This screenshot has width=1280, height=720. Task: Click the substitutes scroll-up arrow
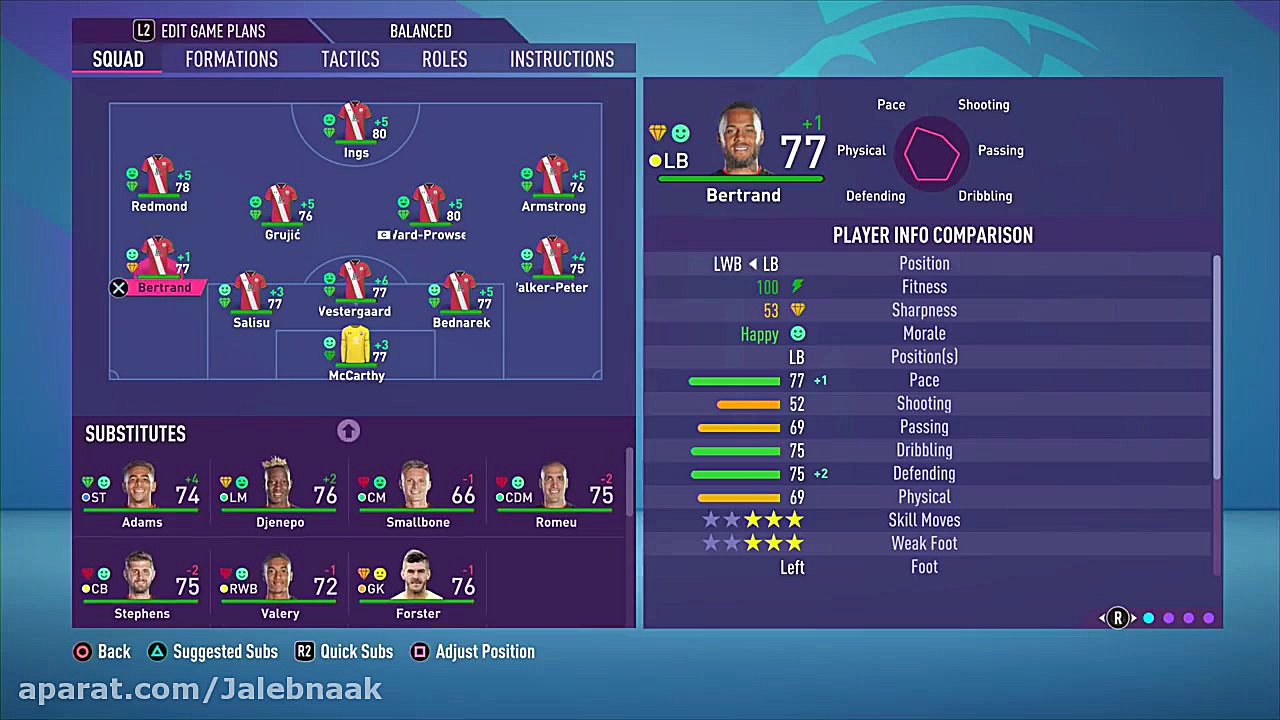point(348,431)
